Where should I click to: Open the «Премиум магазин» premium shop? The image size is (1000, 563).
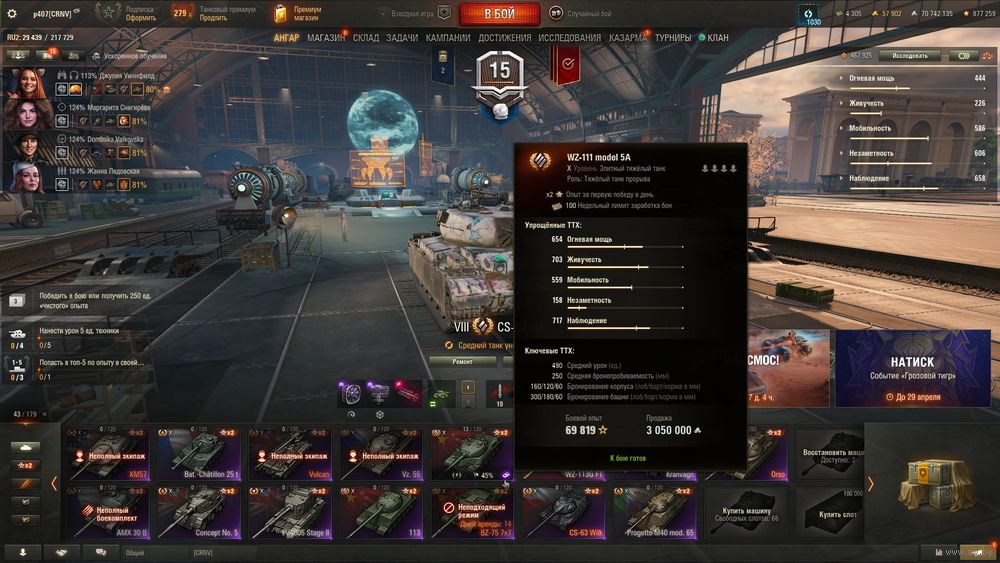coord(296,14)
